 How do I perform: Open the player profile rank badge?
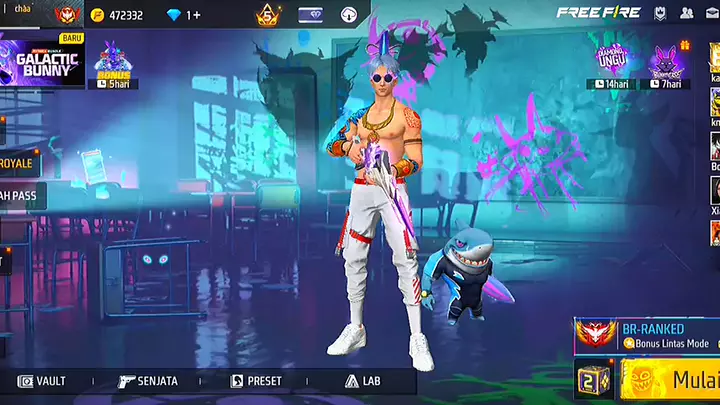67,15
